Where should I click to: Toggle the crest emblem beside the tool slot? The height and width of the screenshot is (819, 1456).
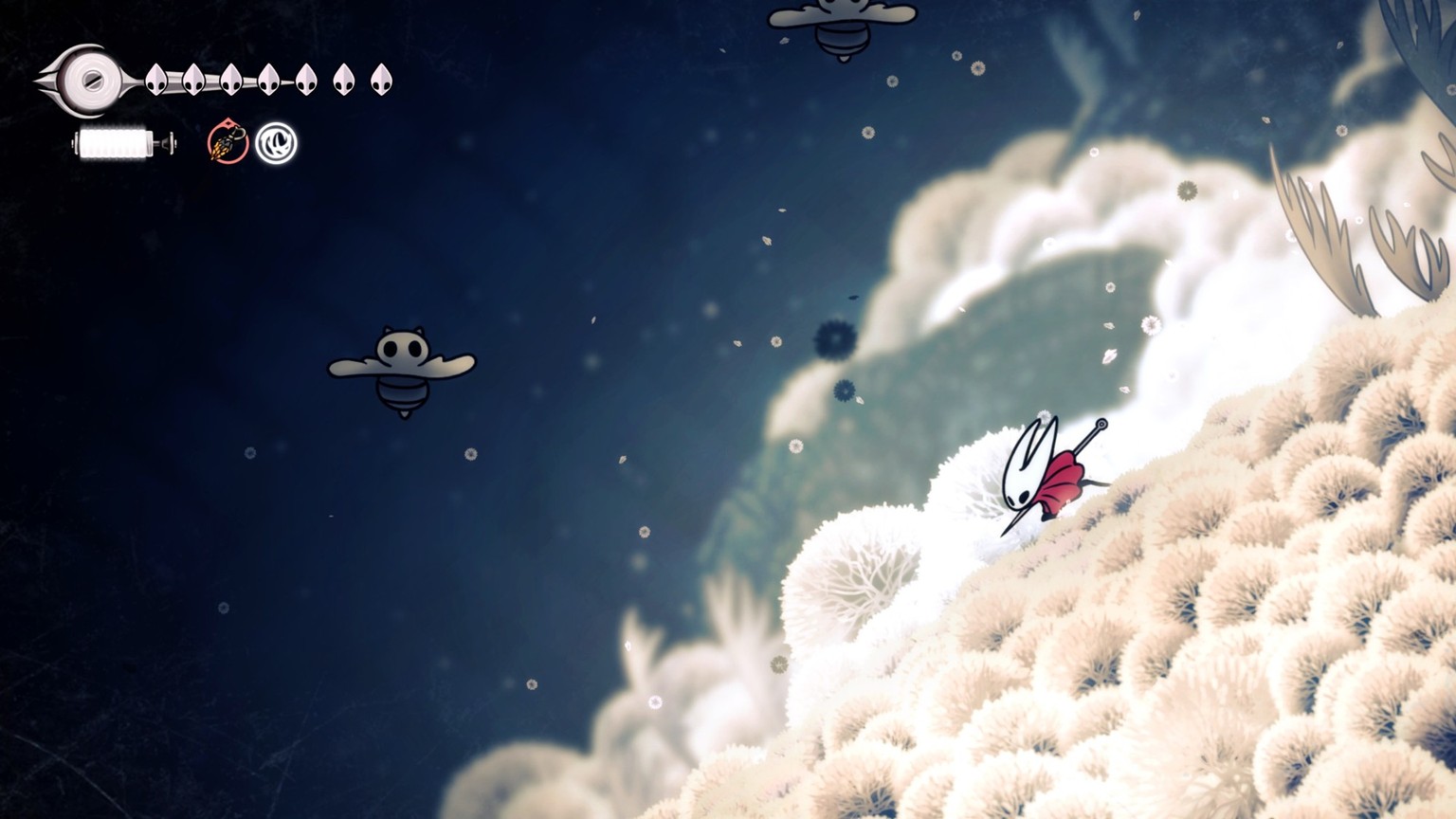276,144
